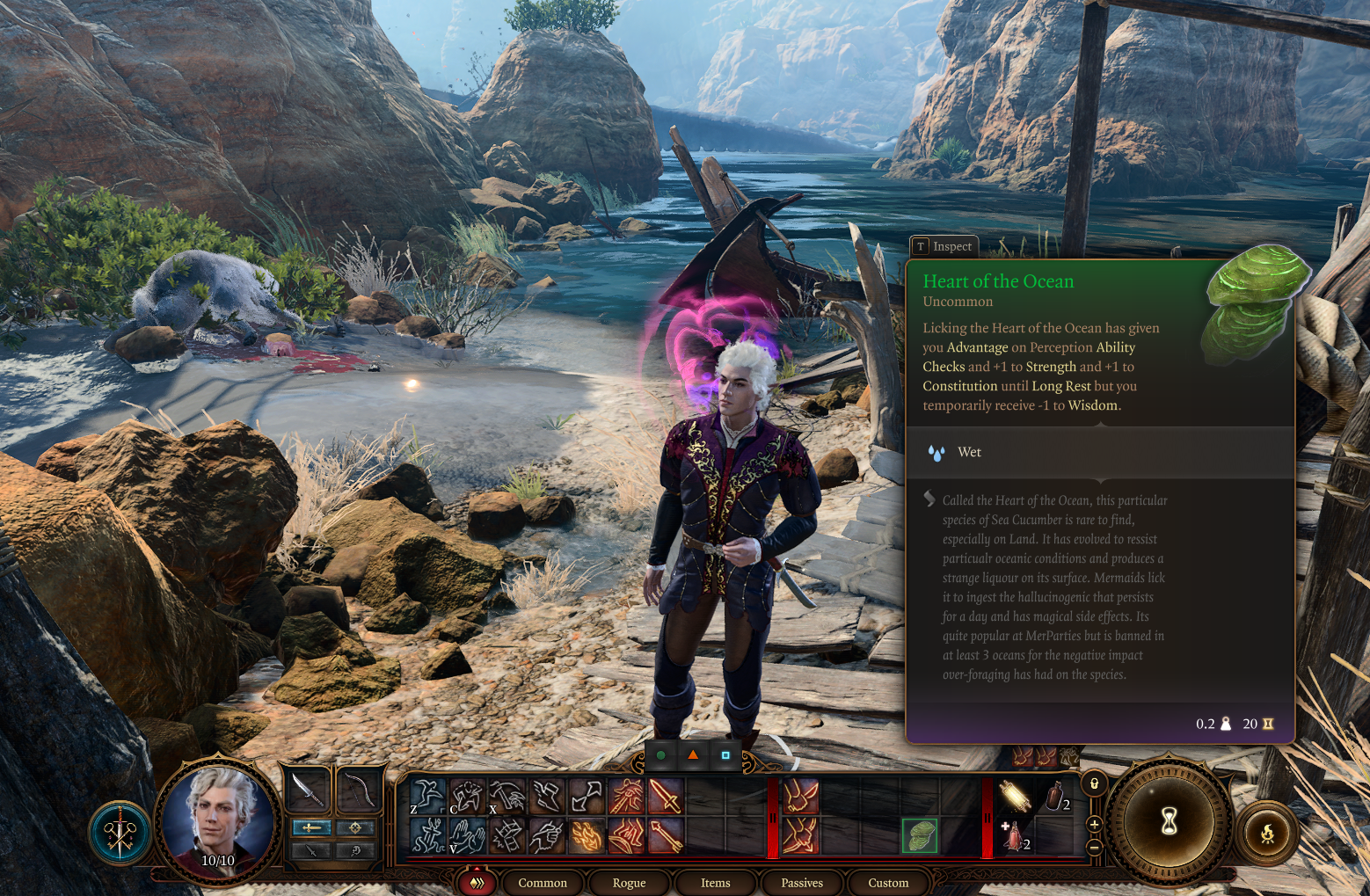Activate the golden flame ability icon
Screen dimensions: 1370x896
(x=587, y=836)
